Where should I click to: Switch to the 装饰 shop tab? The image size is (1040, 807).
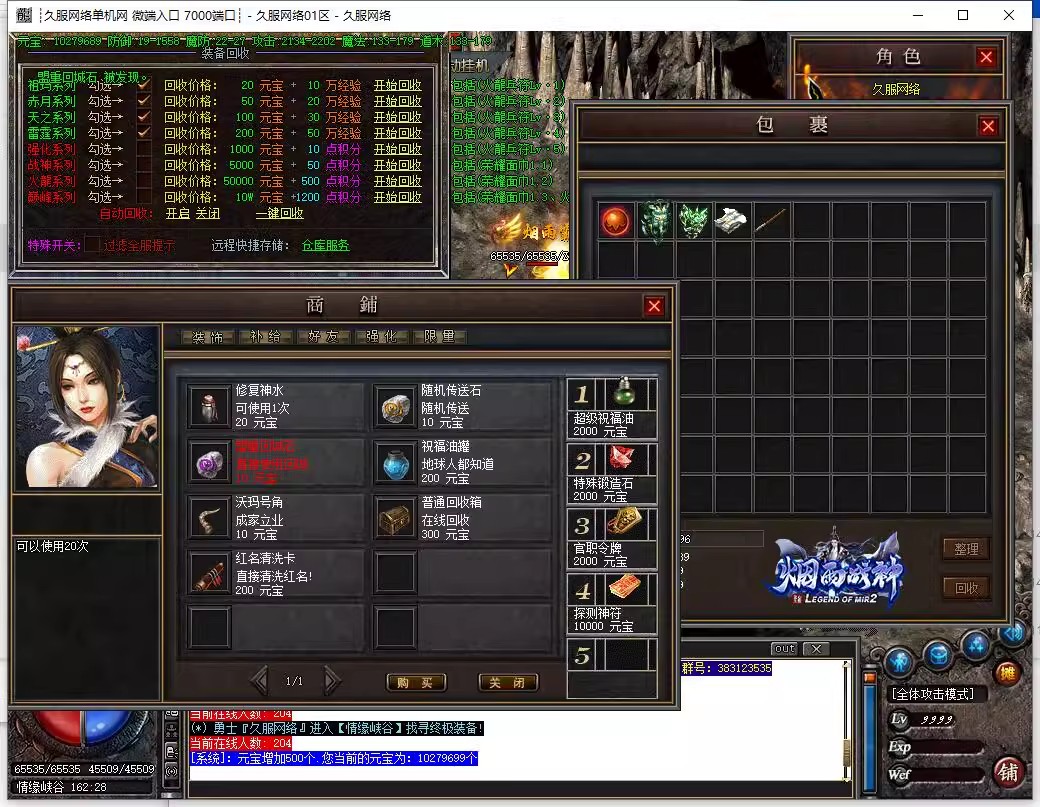[208, 337]
